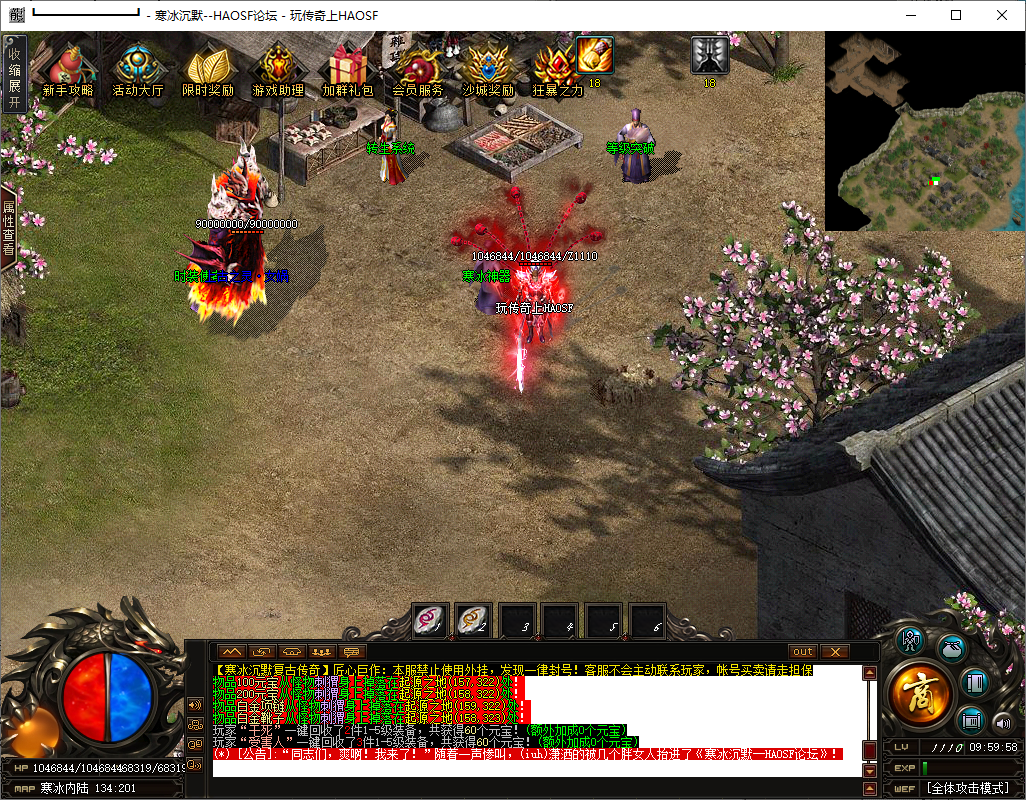This screenshot has width=1026, height=800.
Task: Click the large golden 商 shop button
Action: (921, 693)
